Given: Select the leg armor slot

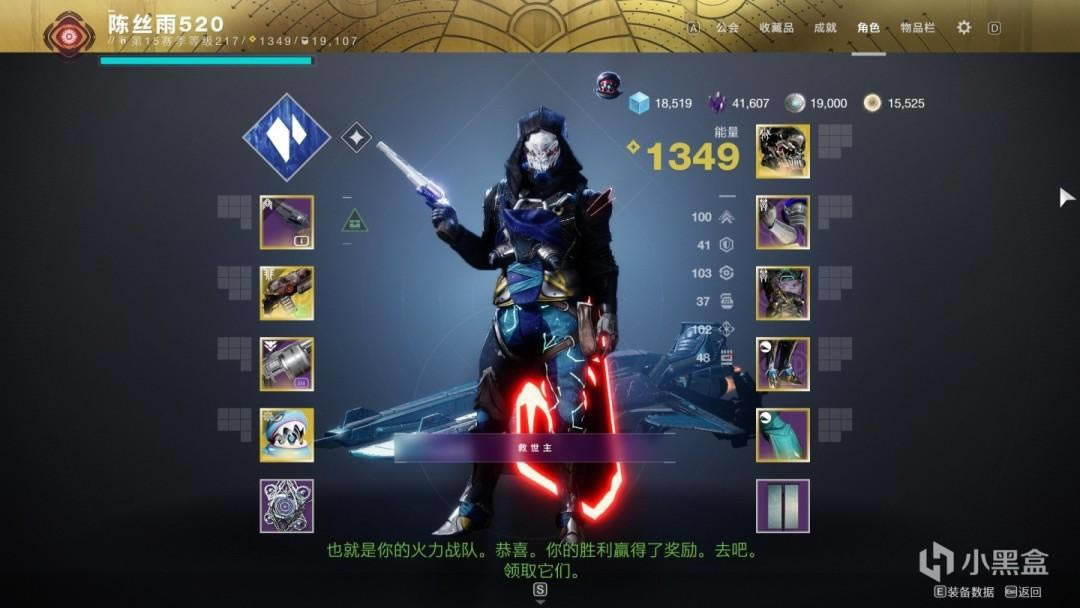Looking at the screenshot, I should (x=783, y=364).
